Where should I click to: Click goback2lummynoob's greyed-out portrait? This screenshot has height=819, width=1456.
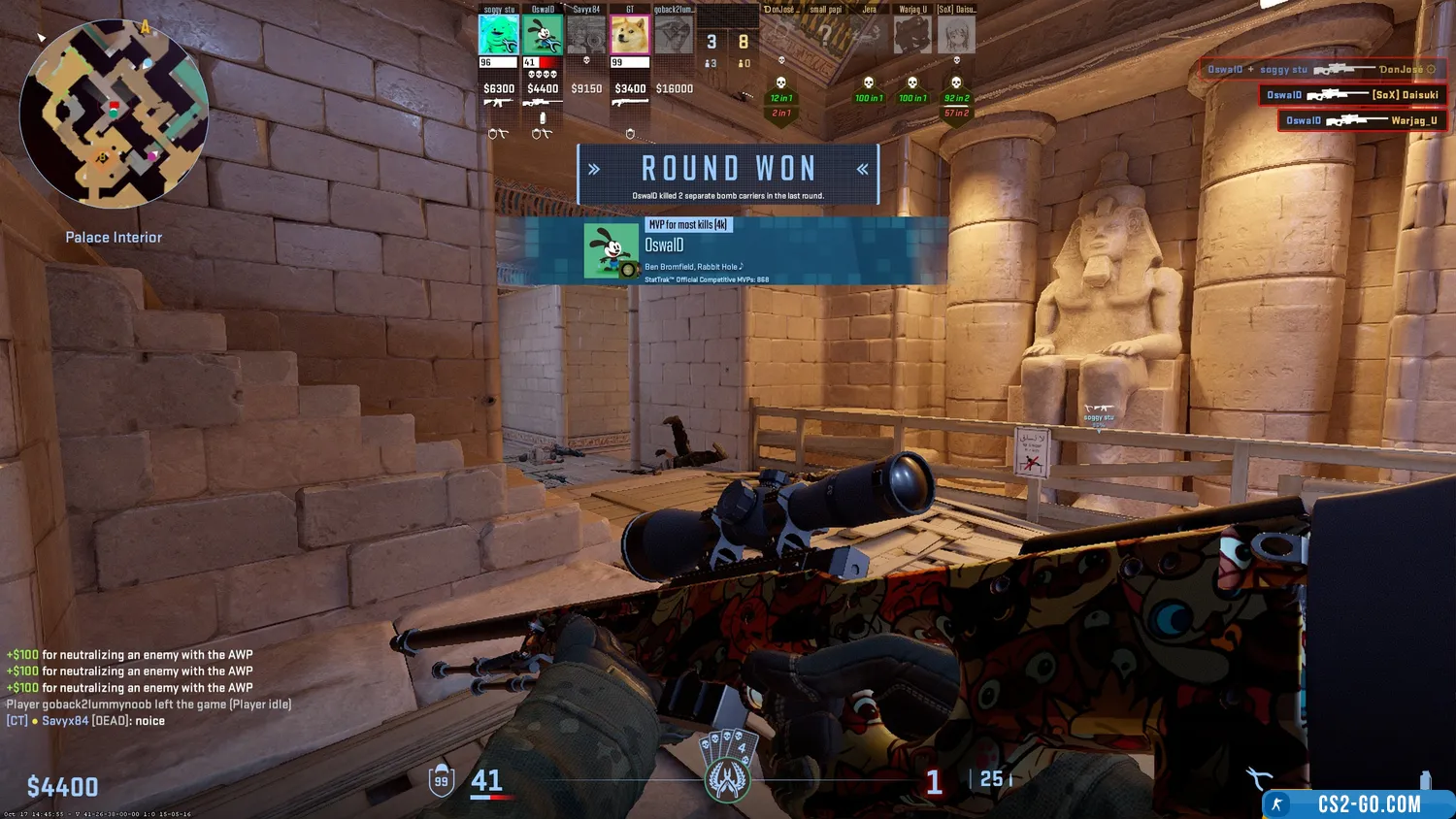[x=674, y=36]
